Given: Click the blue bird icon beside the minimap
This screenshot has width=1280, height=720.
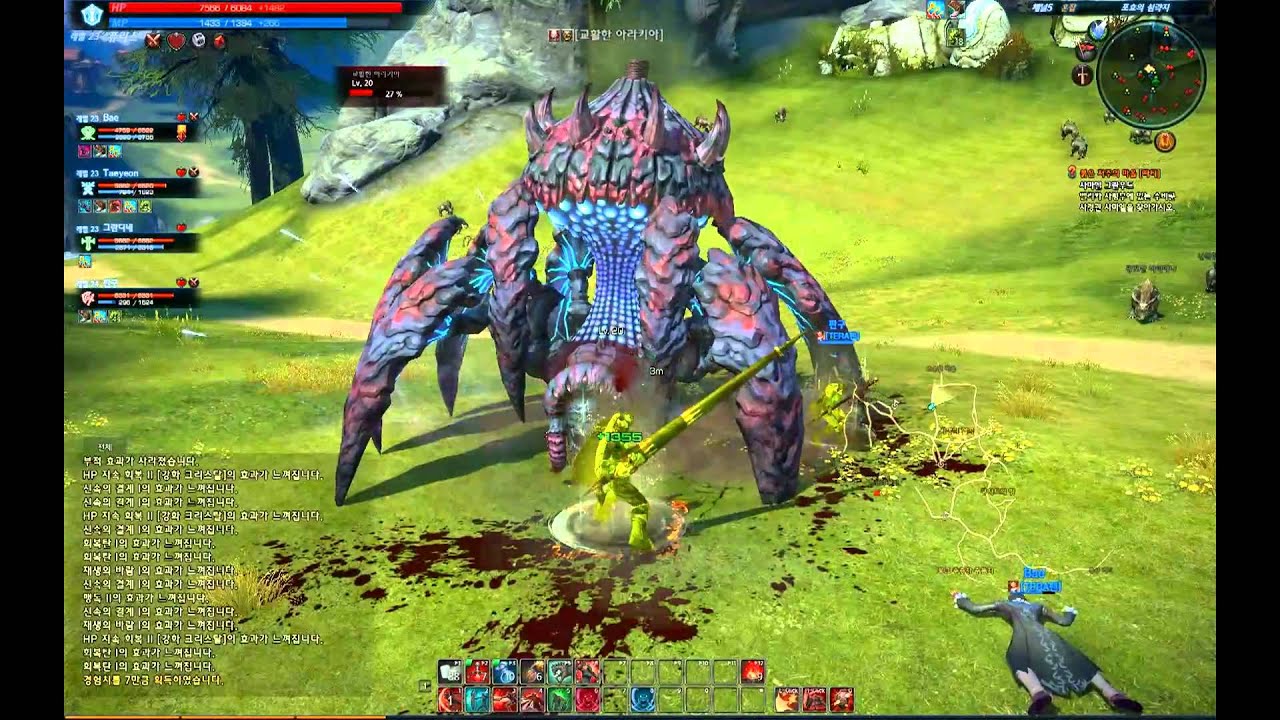Looking at the screenshot, I should pos(1097,30).
